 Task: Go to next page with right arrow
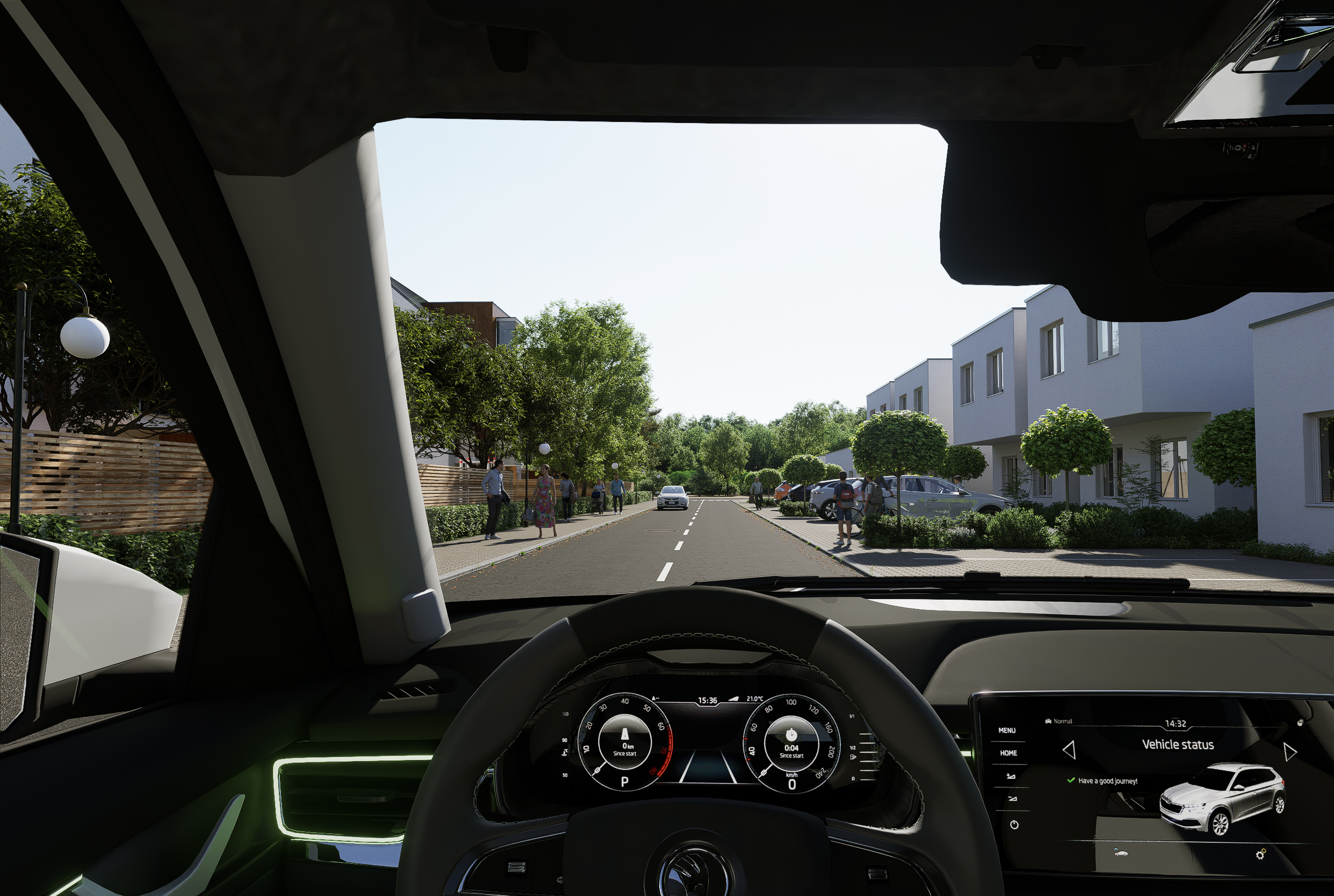(x=1289, y=751)
